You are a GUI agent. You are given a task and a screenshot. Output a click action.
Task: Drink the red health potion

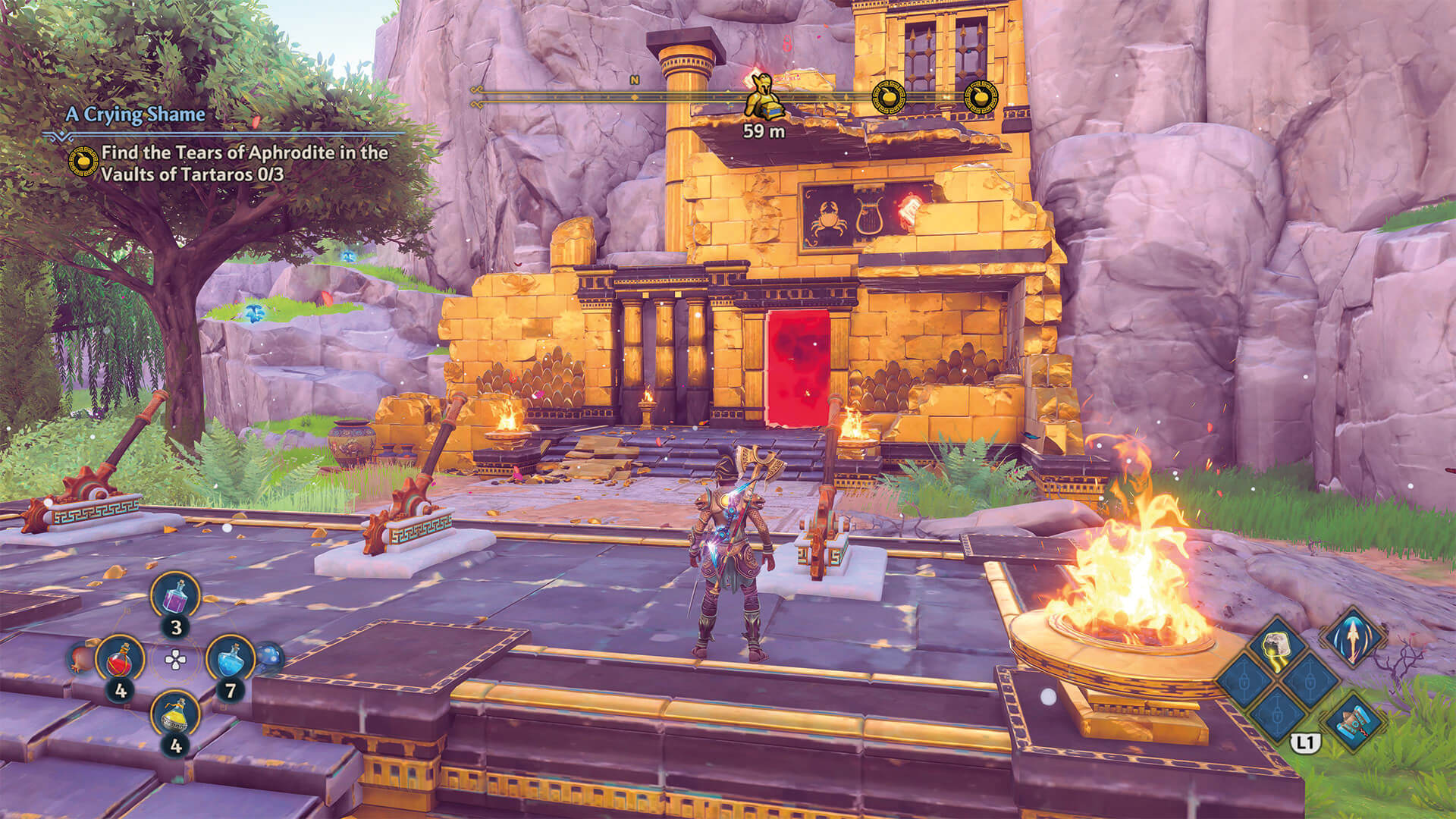[x=121, y=658]
